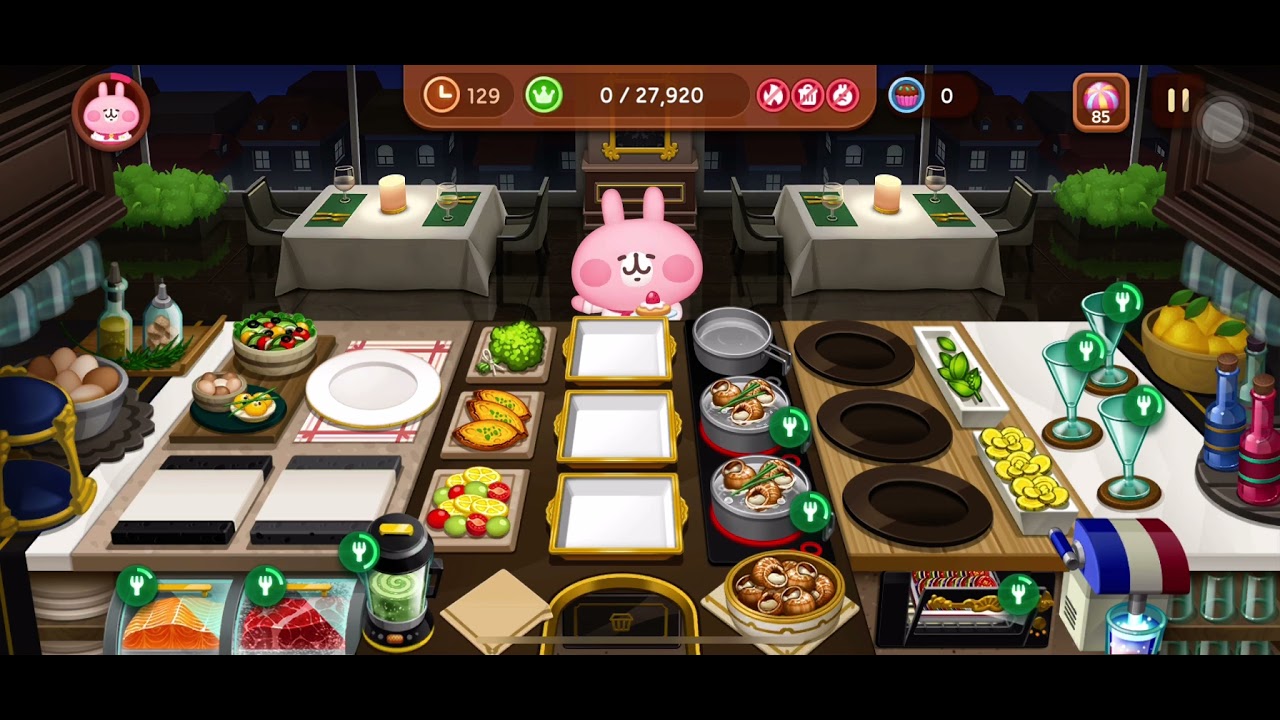Choose the basil leaves tray
This screenshot has height=720, width=1280.
click(x=958, y=371)
